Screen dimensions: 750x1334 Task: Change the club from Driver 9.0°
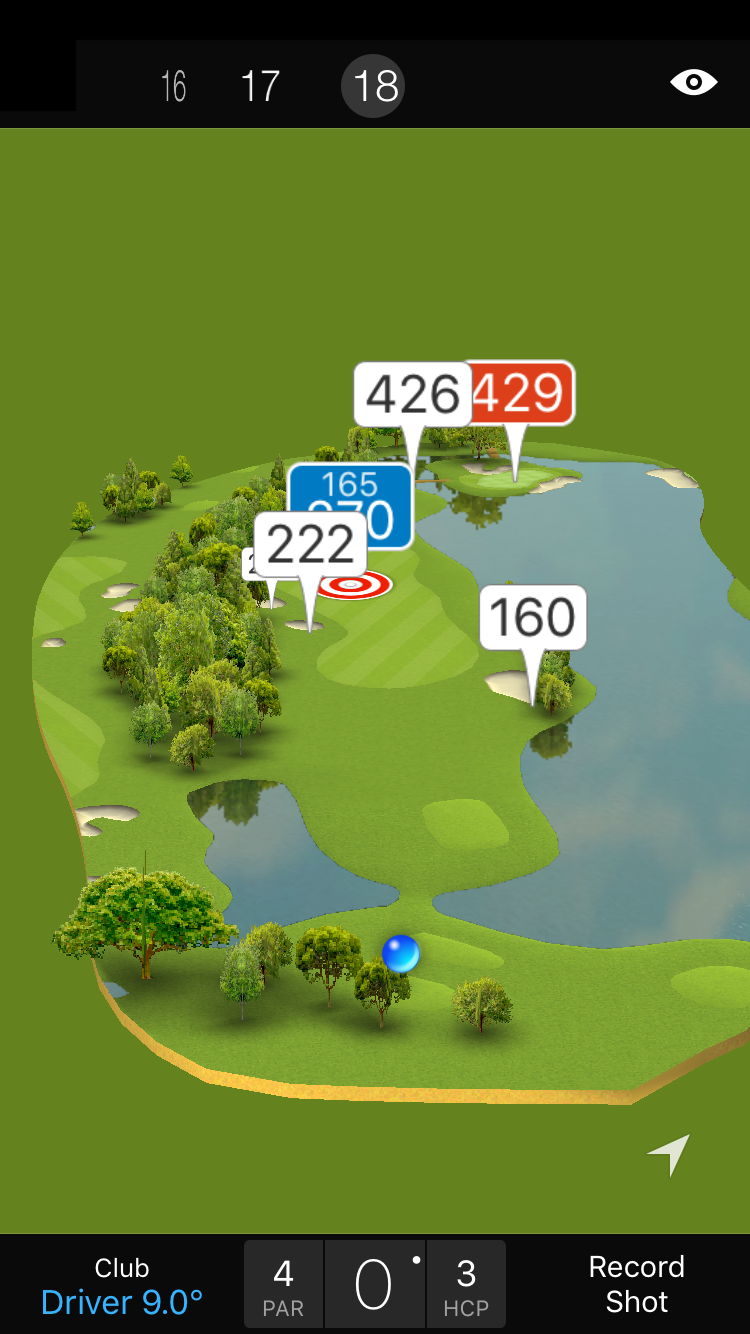(122, 1286)
